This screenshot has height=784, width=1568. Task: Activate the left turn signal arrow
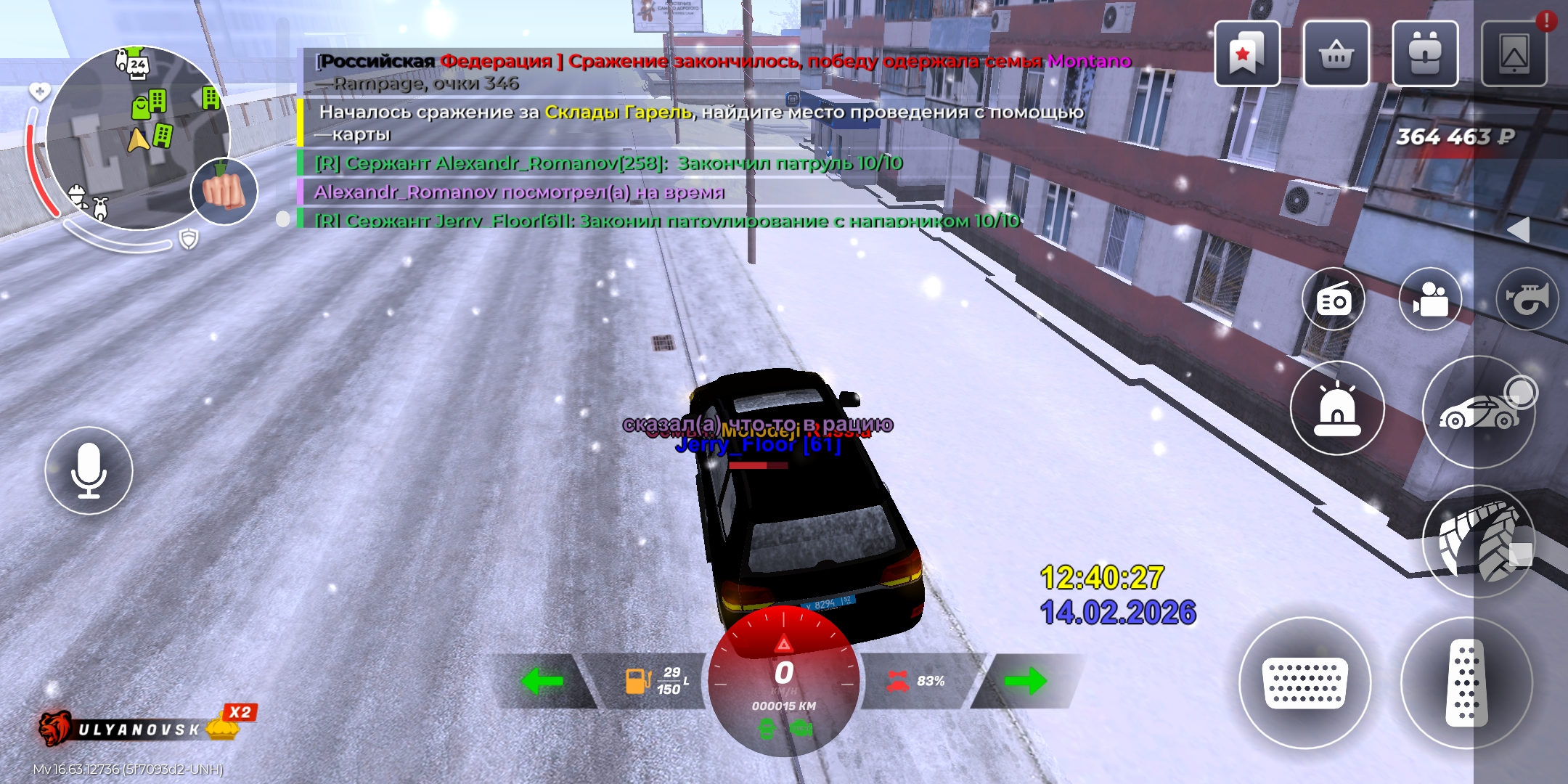click(542, 681)
